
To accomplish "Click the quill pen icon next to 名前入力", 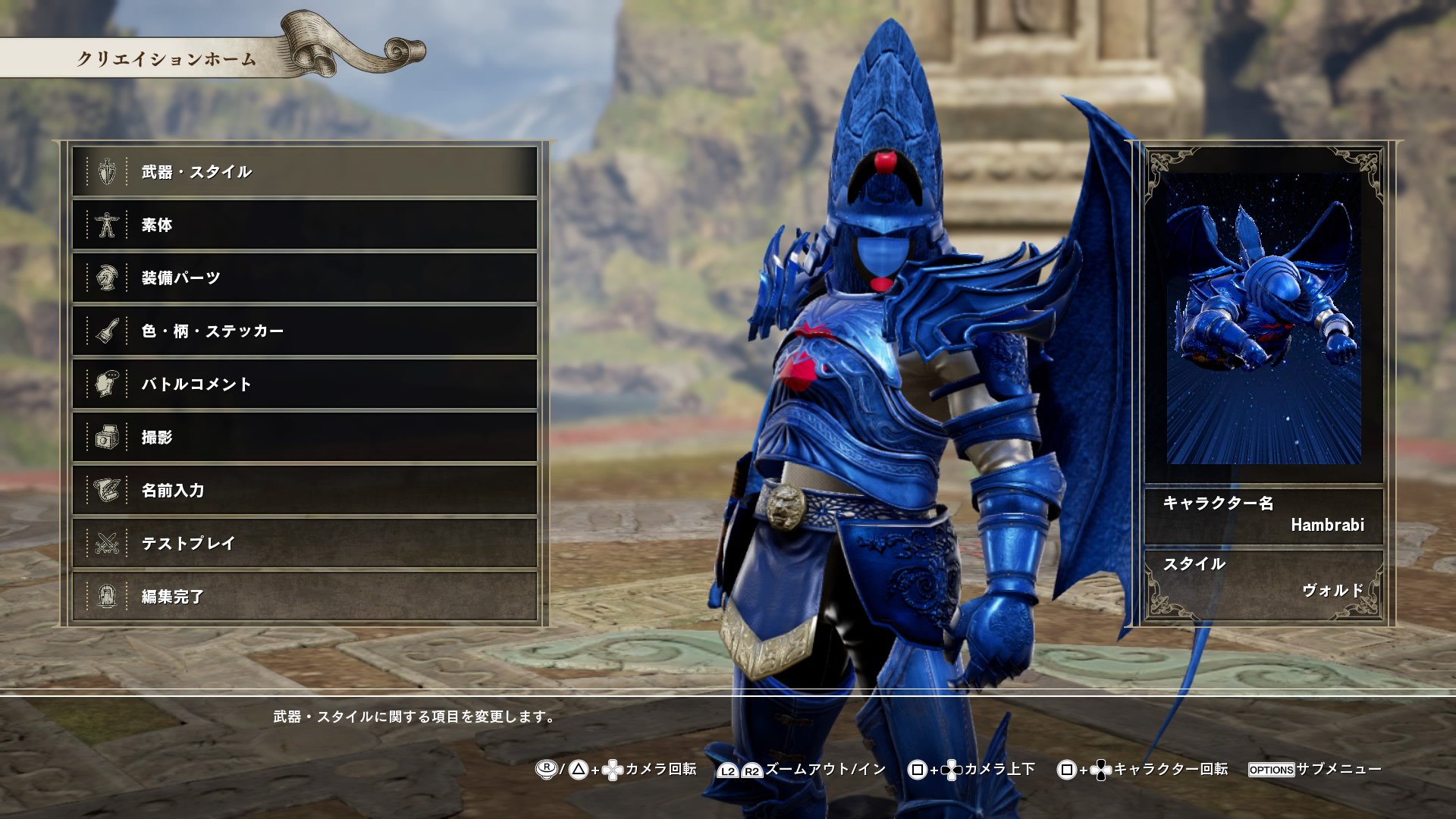I will (106, 490).
